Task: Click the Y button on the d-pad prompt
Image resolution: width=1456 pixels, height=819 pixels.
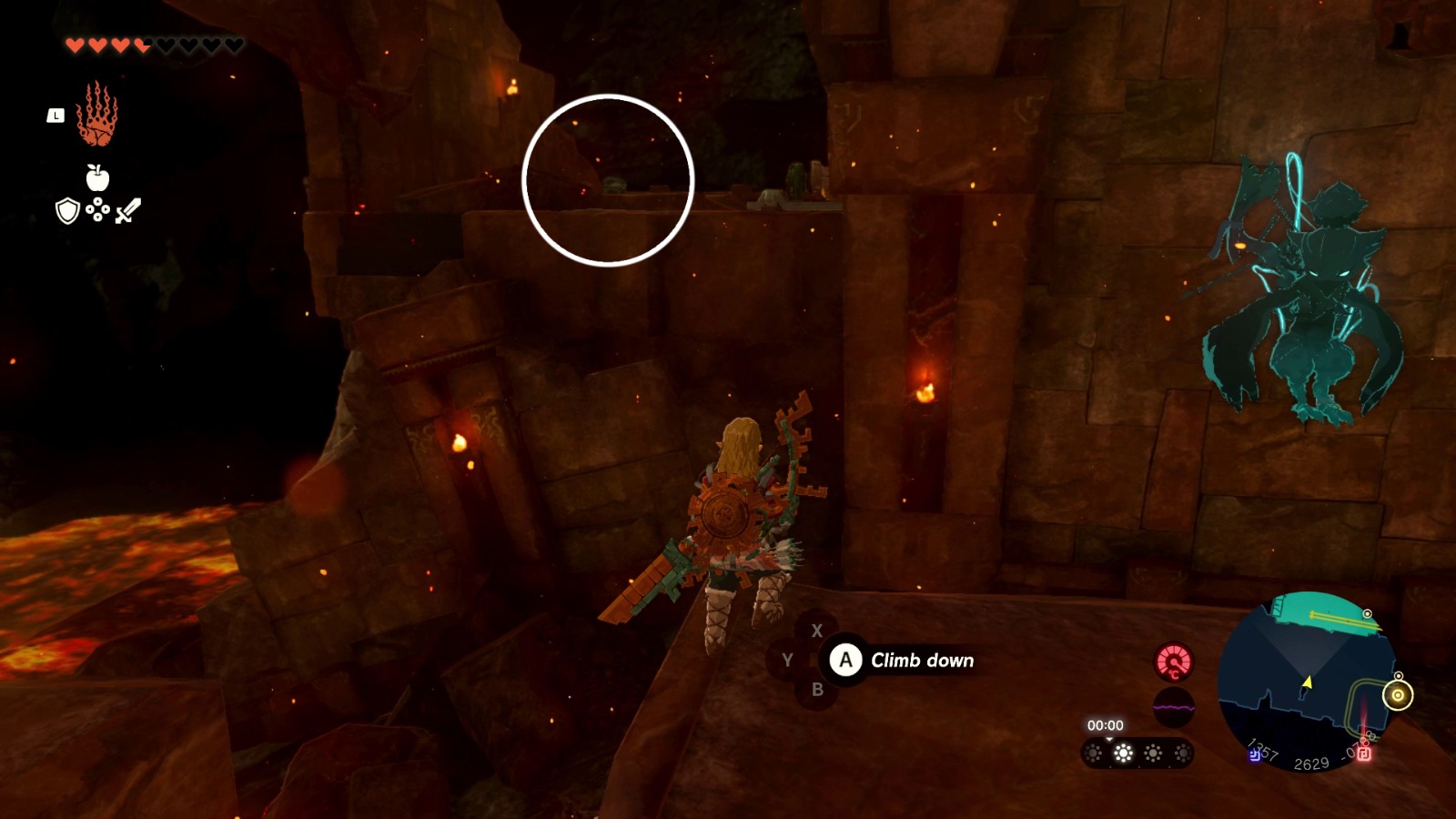Action: (789, 658)
